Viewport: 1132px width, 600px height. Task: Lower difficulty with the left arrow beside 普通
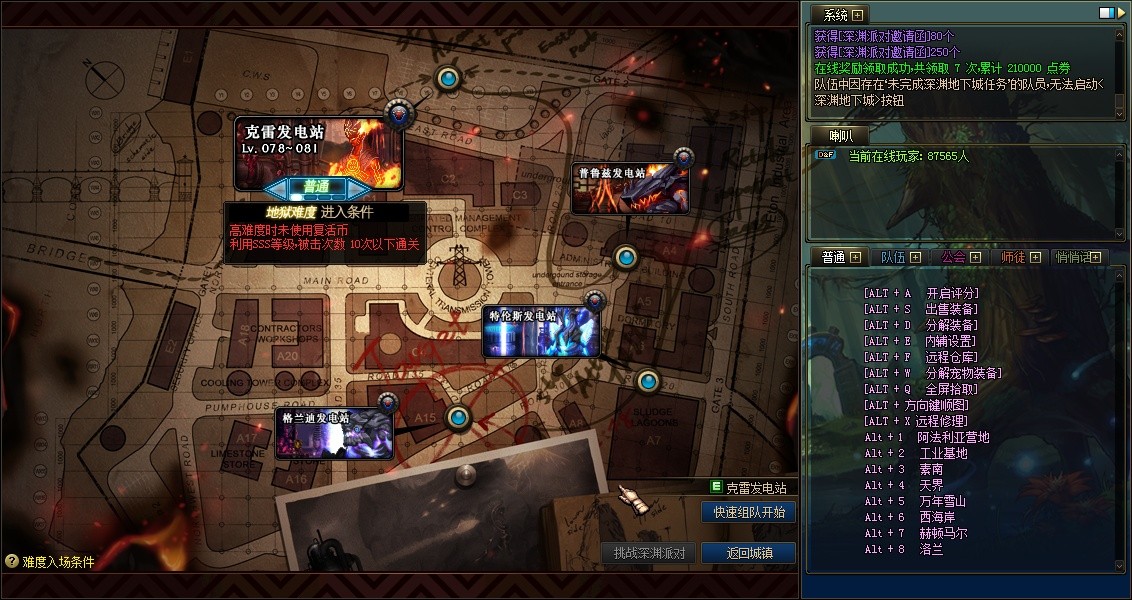pos(275,187)
